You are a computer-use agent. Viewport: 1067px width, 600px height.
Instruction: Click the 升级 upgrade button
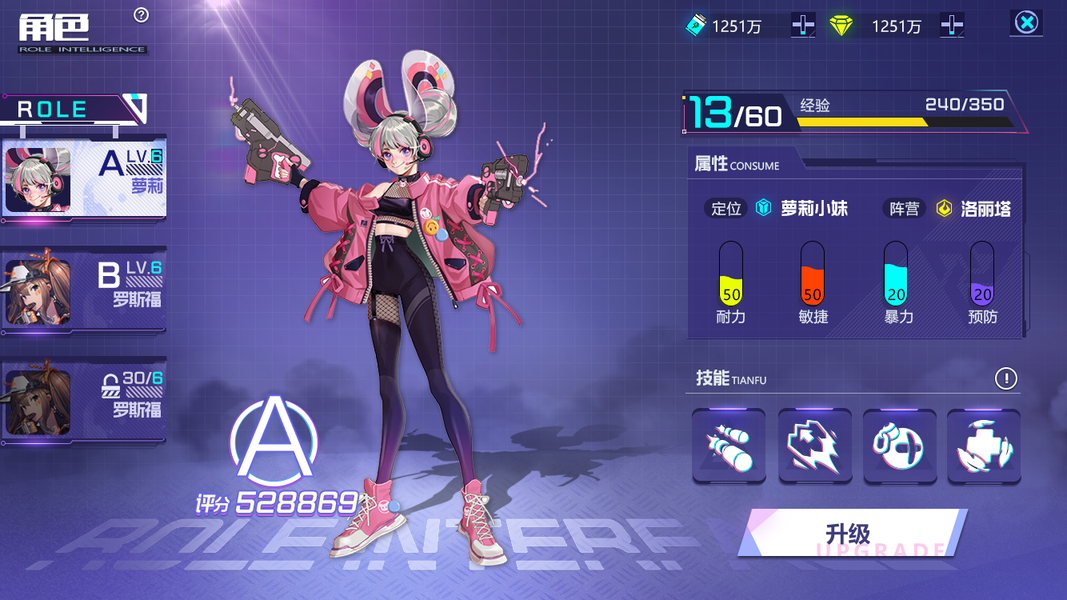pyautogui.click(x=853, y=533)
